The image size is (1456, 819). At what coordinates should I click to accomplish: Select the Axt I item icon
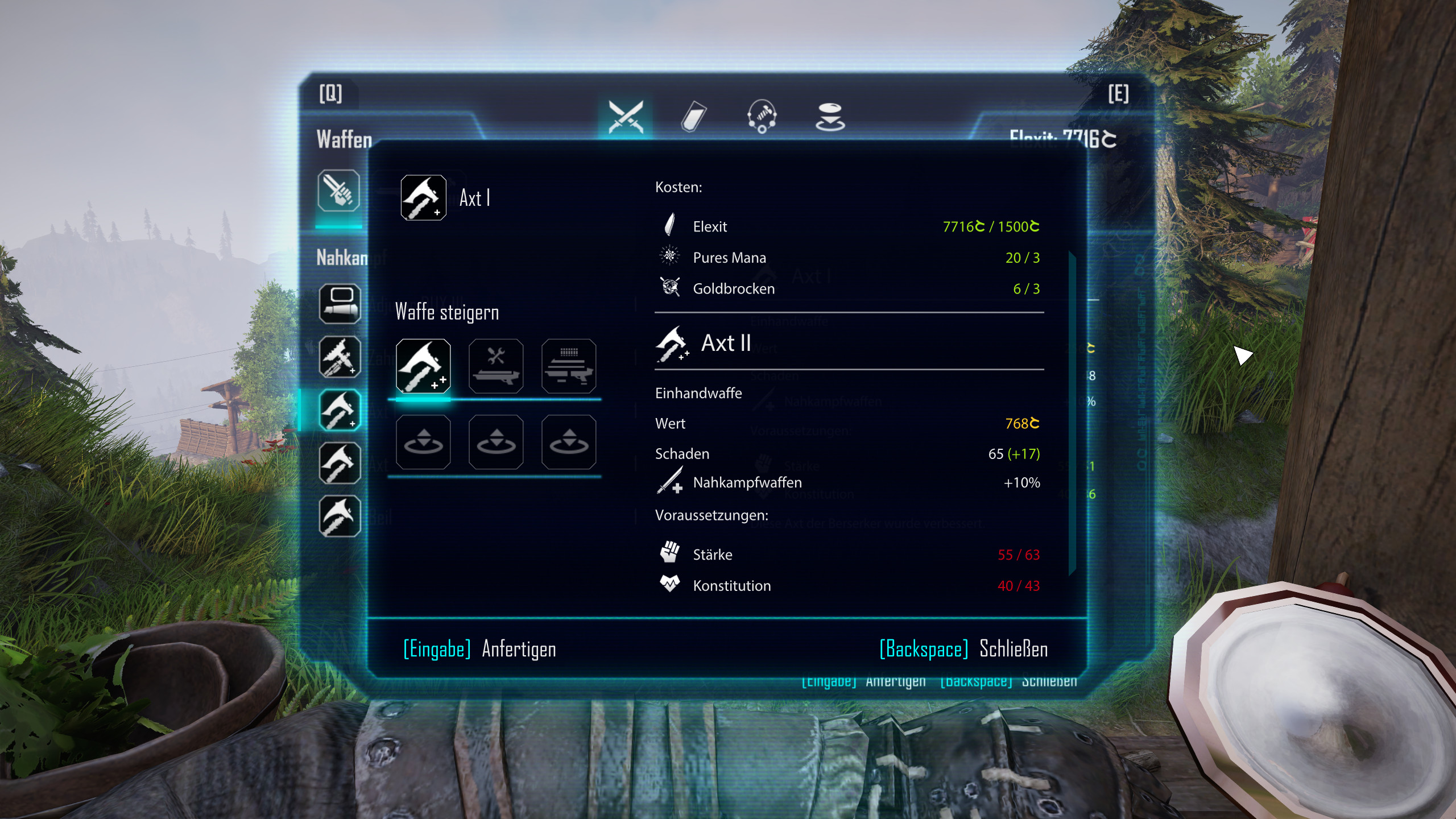pyautogui.click(x=423, y=197)
